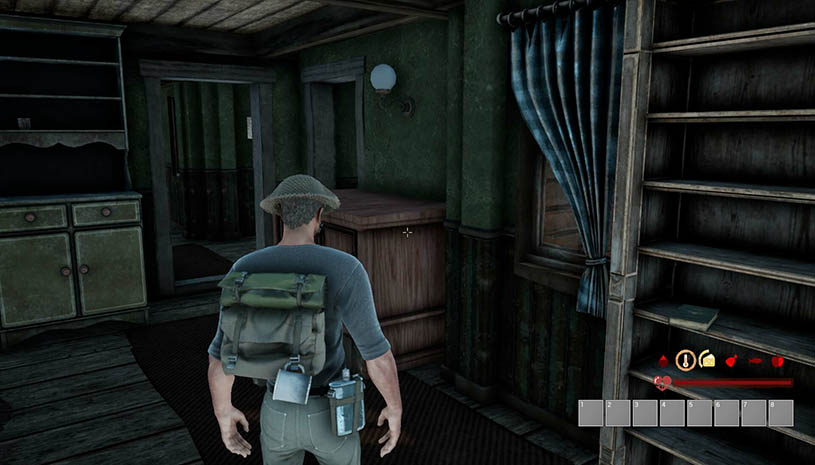Click the cheese wedge nutrition icon

tap(707, 359)
